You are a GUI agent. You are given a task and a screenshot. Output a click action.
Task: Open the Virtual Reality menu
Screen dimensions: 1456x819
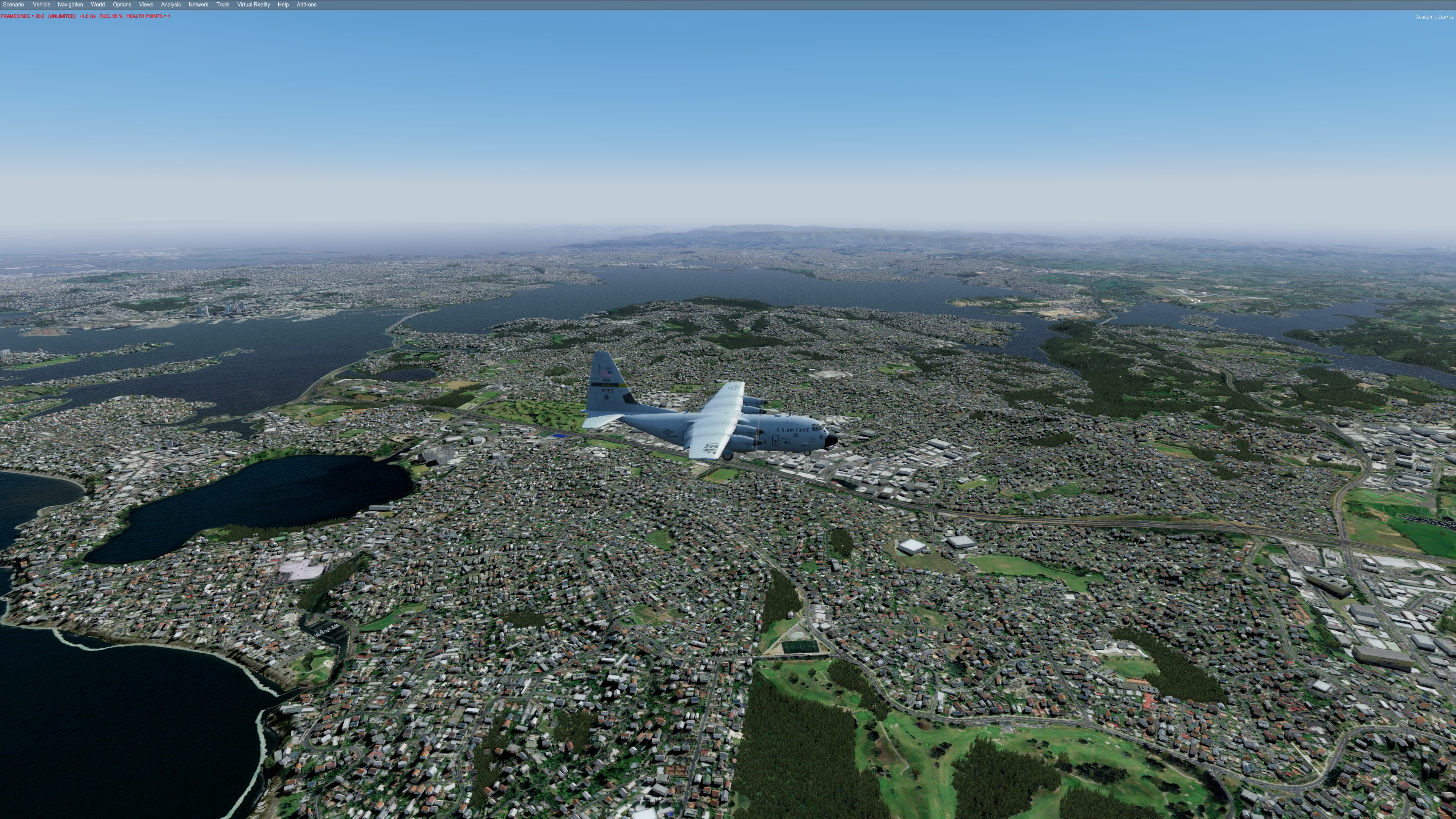(x=253, y=5)
